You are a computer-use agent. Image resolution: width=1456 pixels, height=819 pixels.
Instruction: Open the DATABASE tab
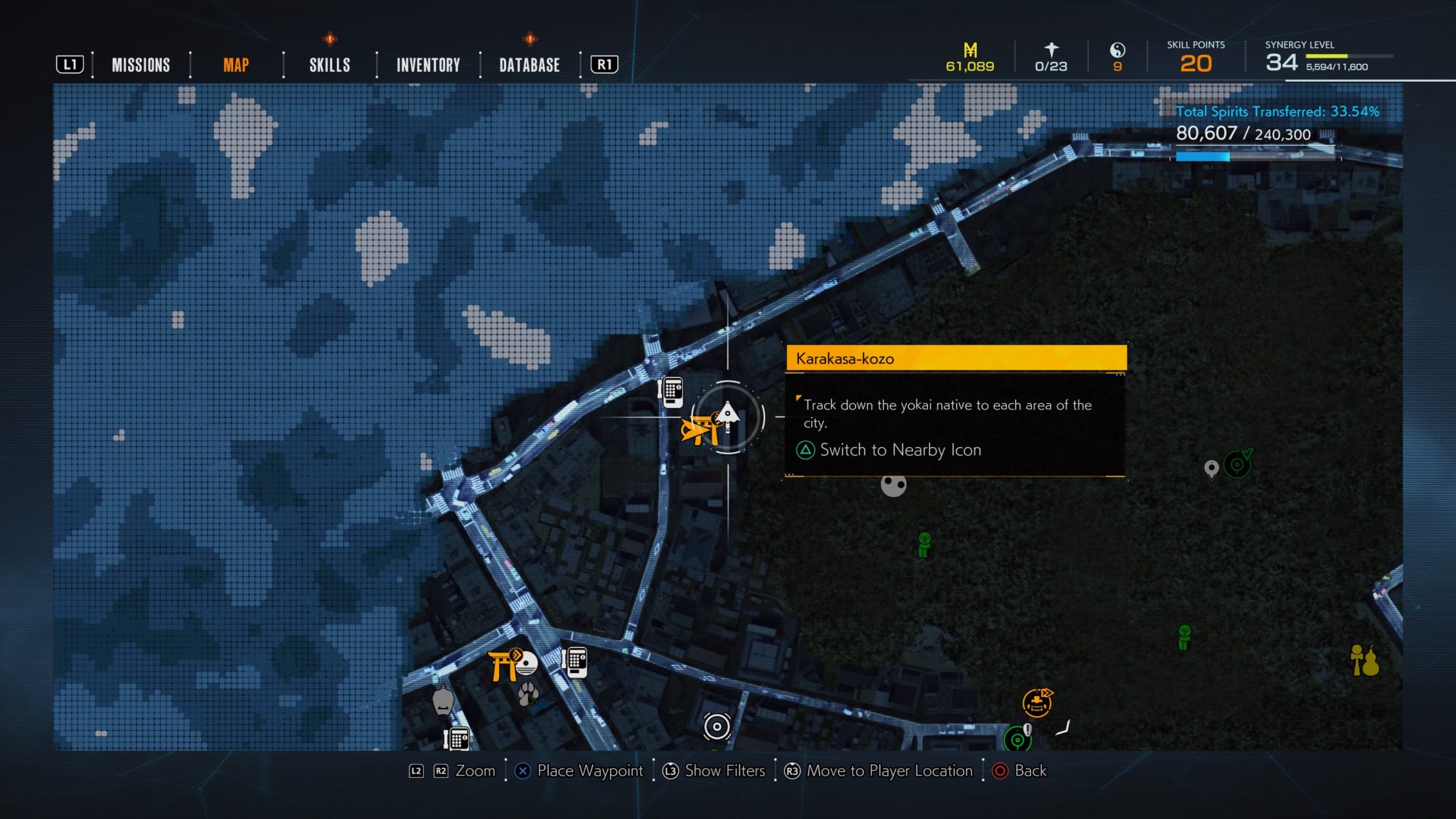(x=527, y=65)
